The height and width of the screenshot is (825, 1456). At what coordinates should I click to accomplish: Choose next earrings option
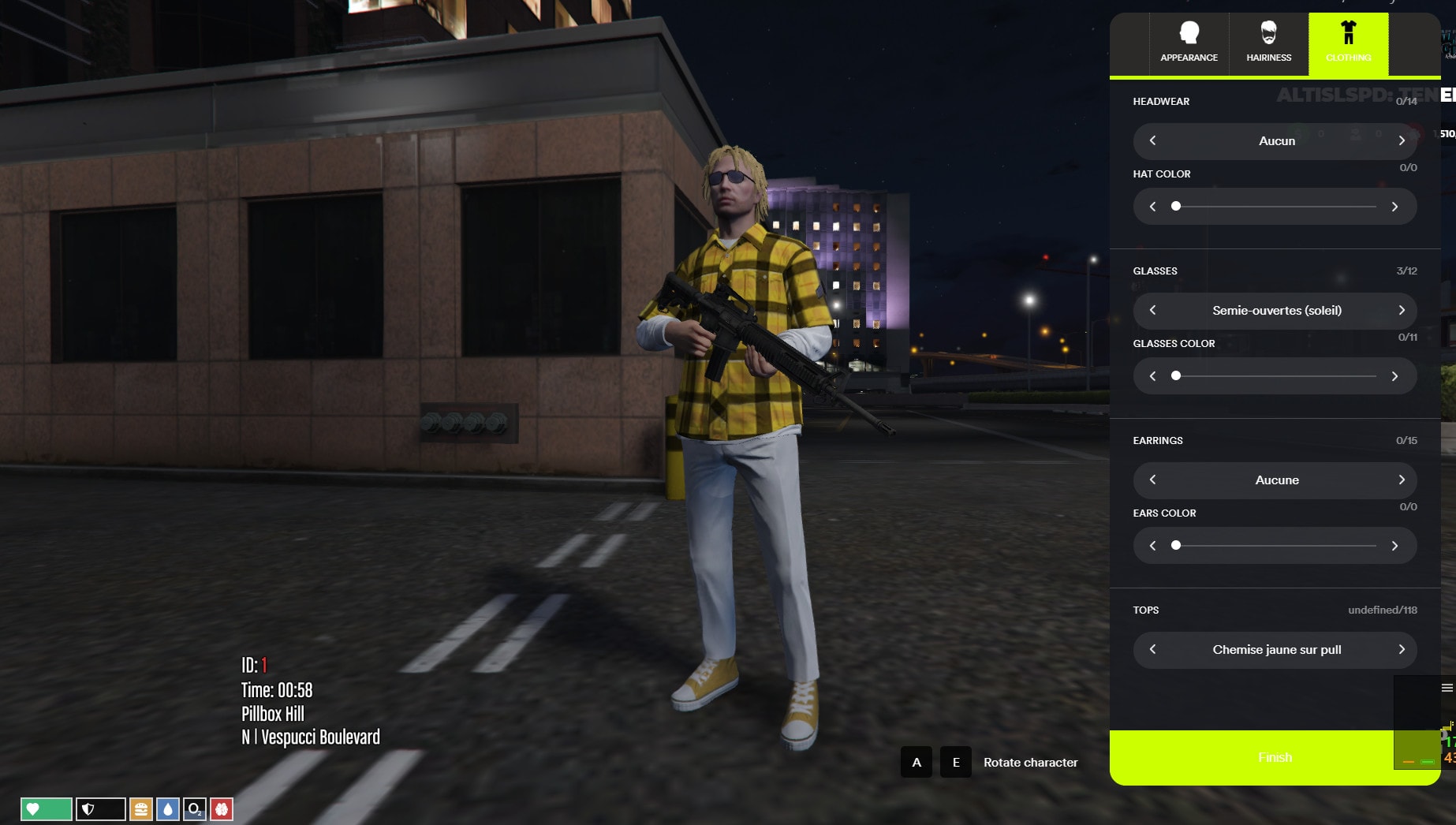pyautogui.click(x=1402, y=480)
